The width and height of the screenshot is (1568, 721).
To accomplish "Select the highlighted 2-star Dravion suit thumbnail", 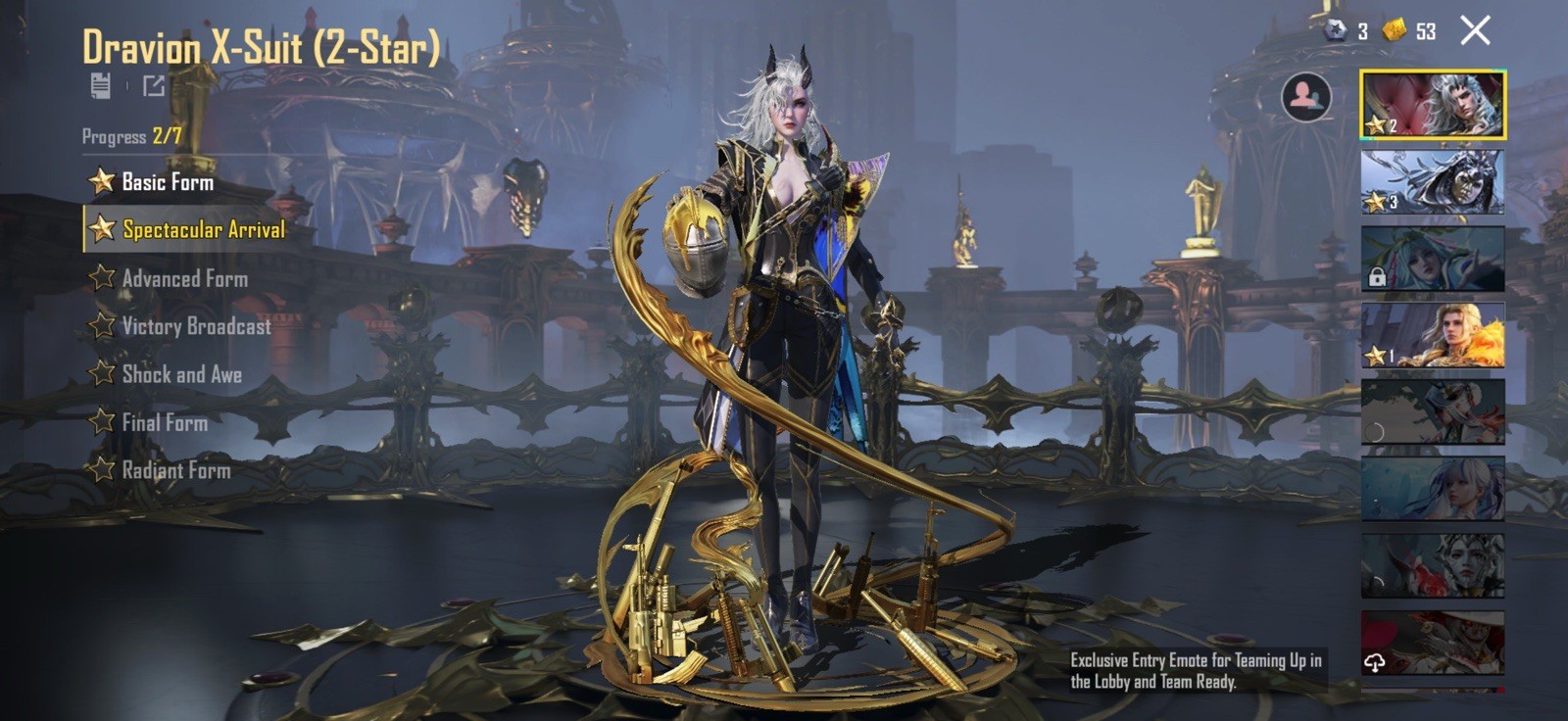I will point(1433,104).
